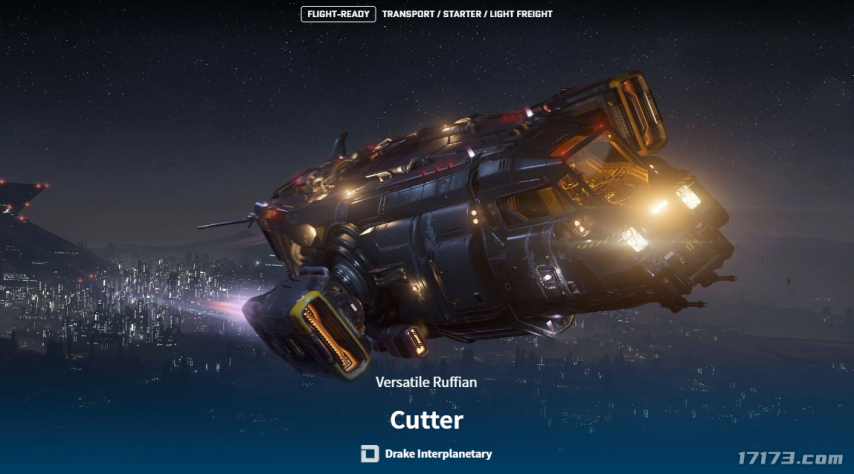Select the Cutter ship title

pyautogui.click(x=427, y=419)
